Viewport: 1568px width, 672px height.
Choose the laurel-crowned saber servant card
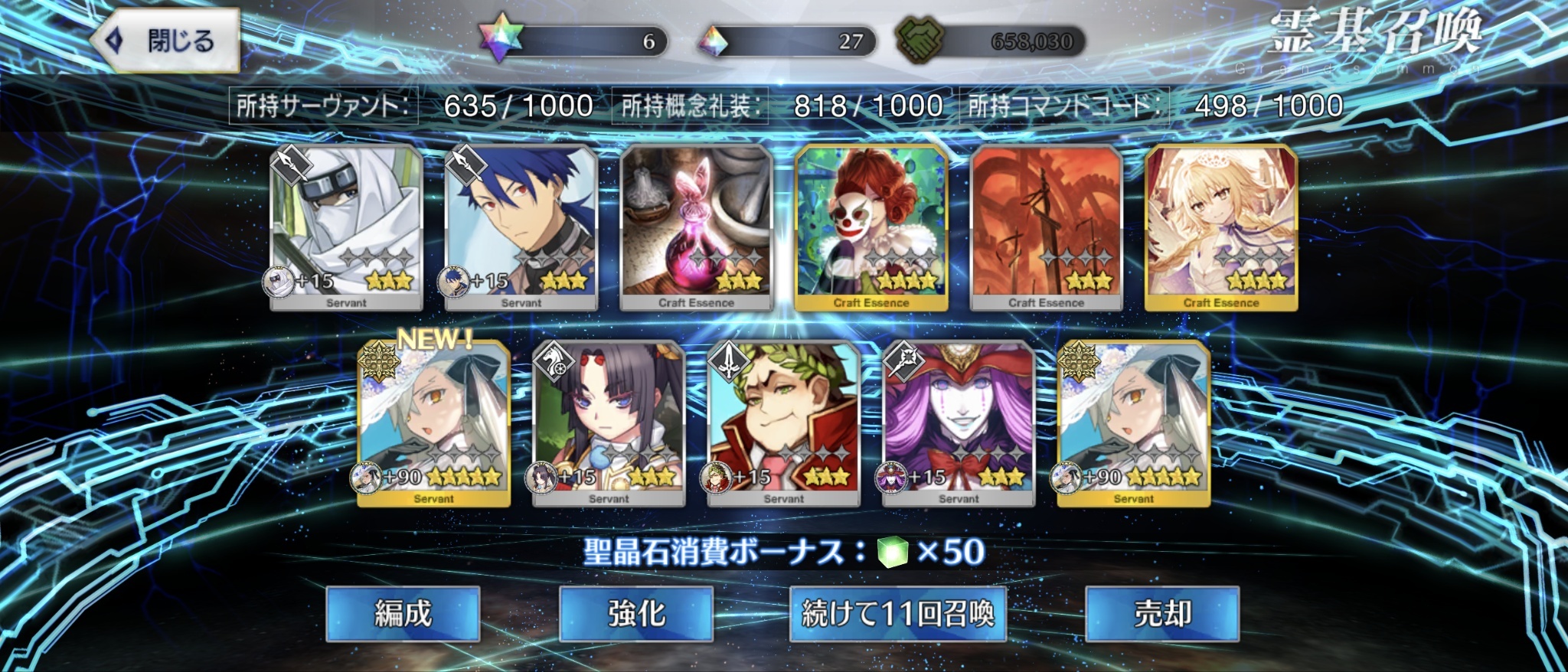pyautogui.click(x=783, y=422)
